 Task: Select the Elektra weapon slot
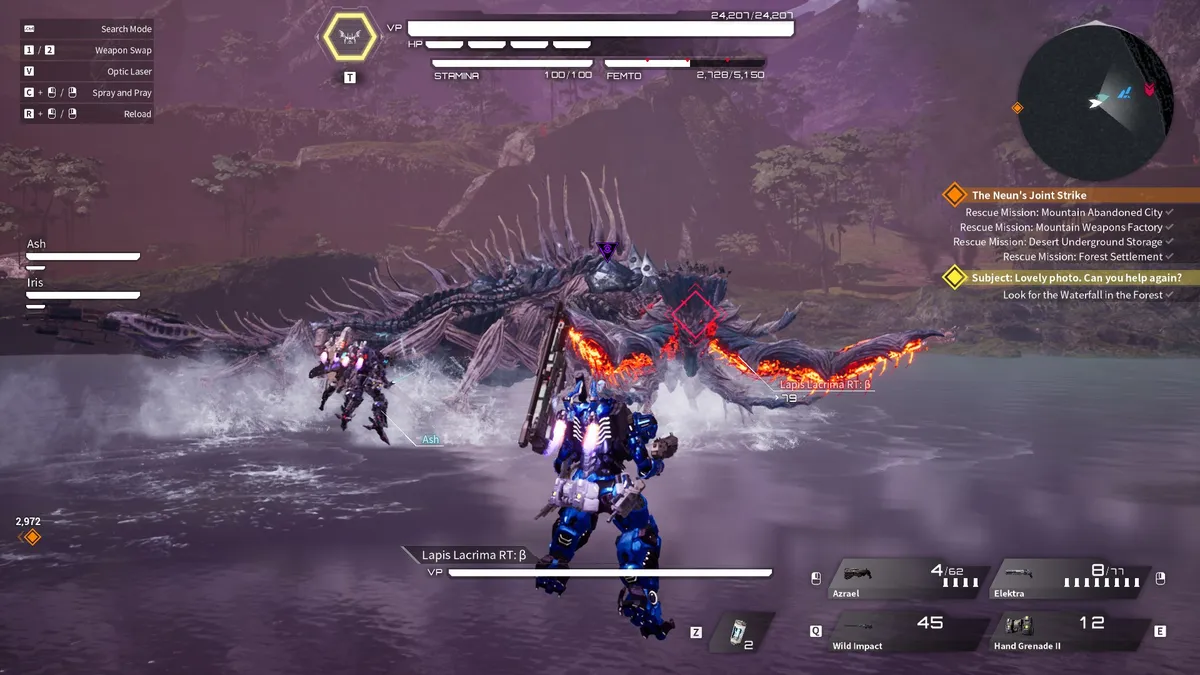pos(1068,579)
